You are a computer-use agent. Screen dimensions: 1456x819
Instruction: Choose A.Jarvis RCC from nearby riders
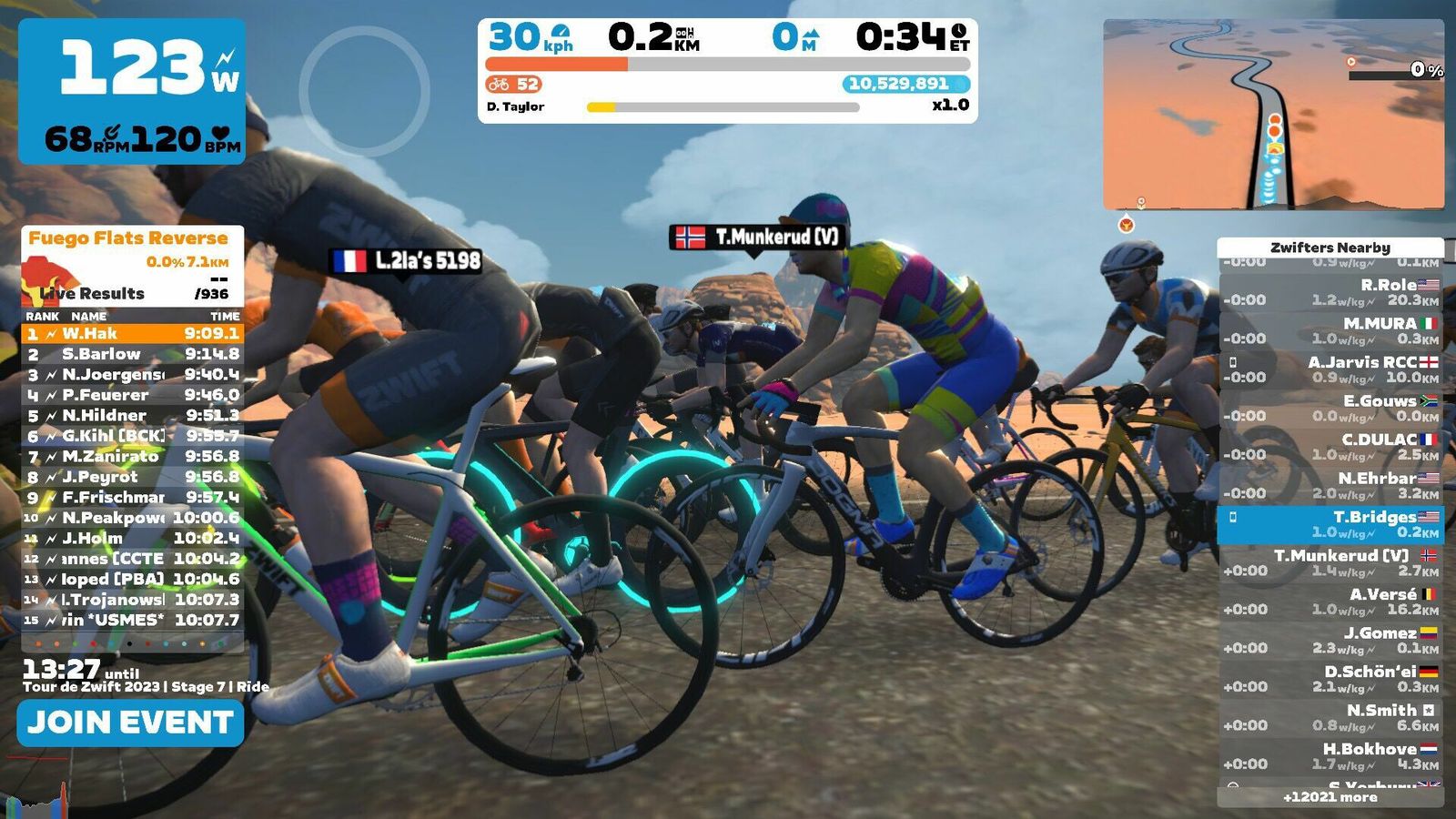click(x=1330, y=369)
